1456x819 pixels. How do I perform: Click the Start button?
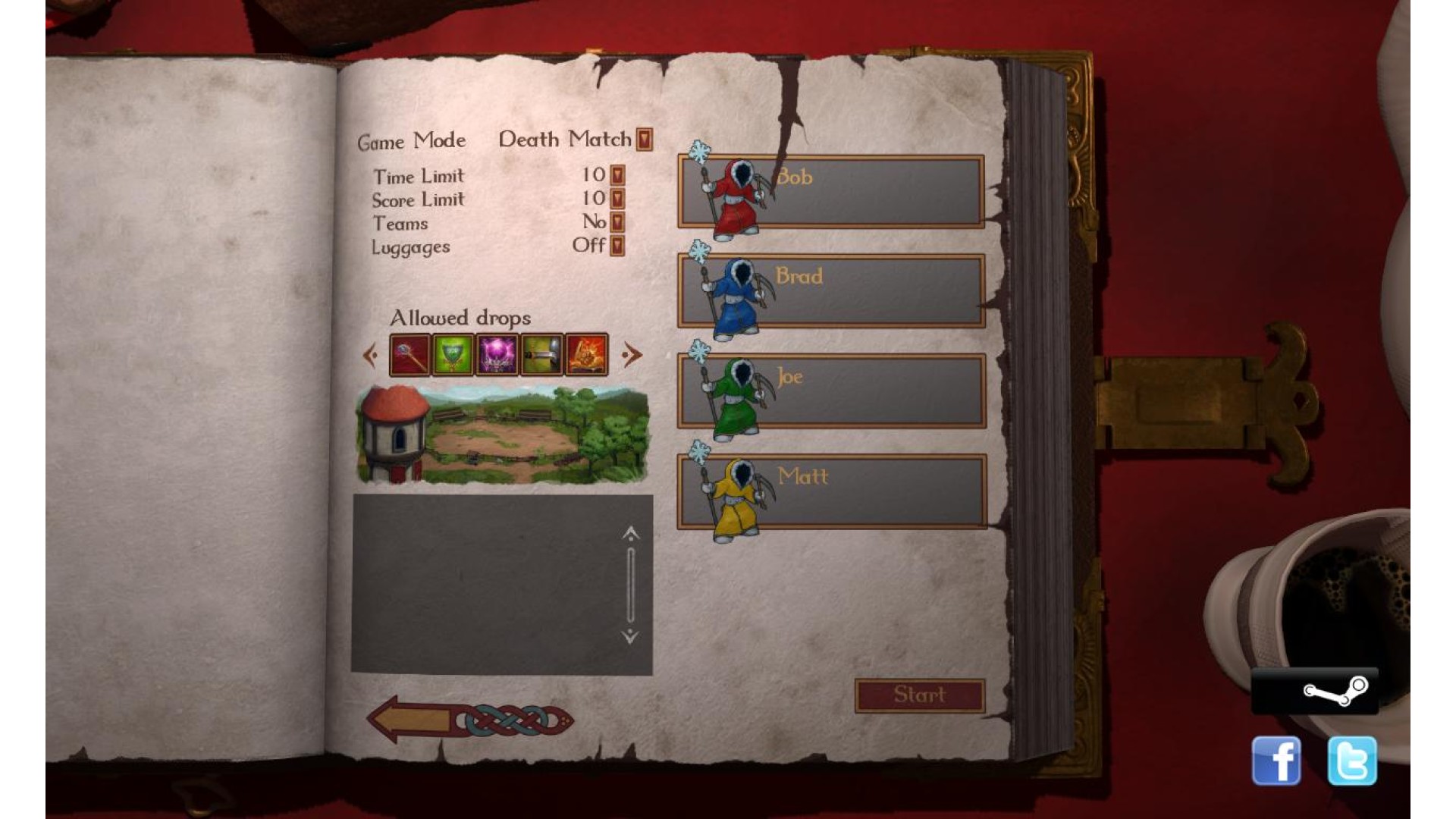point(919,695)
